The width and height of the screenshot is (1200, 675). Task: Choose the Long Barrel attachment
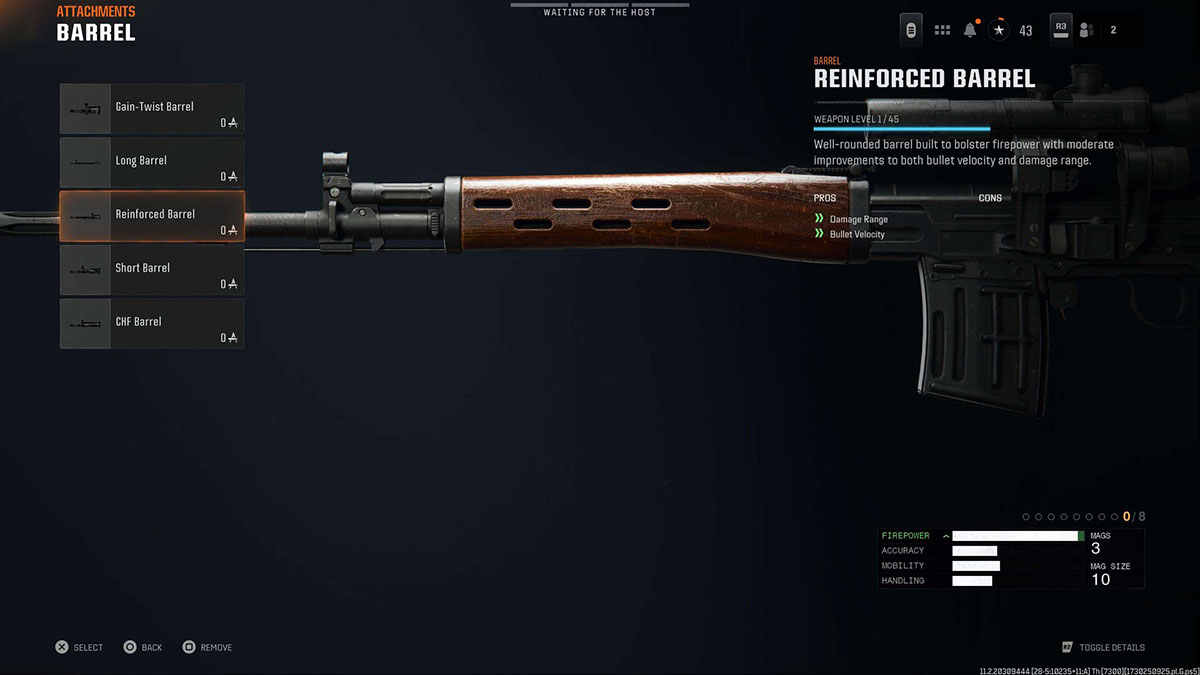[x=152, y=162]
